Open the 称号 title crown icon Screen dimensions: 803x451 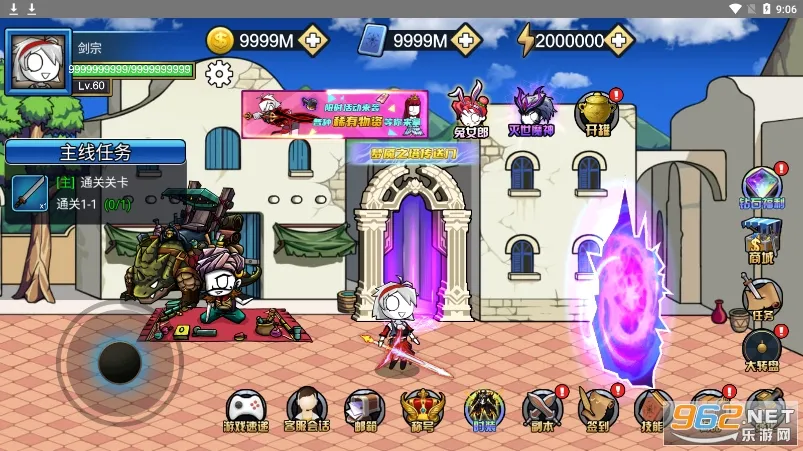coord(420,409)
